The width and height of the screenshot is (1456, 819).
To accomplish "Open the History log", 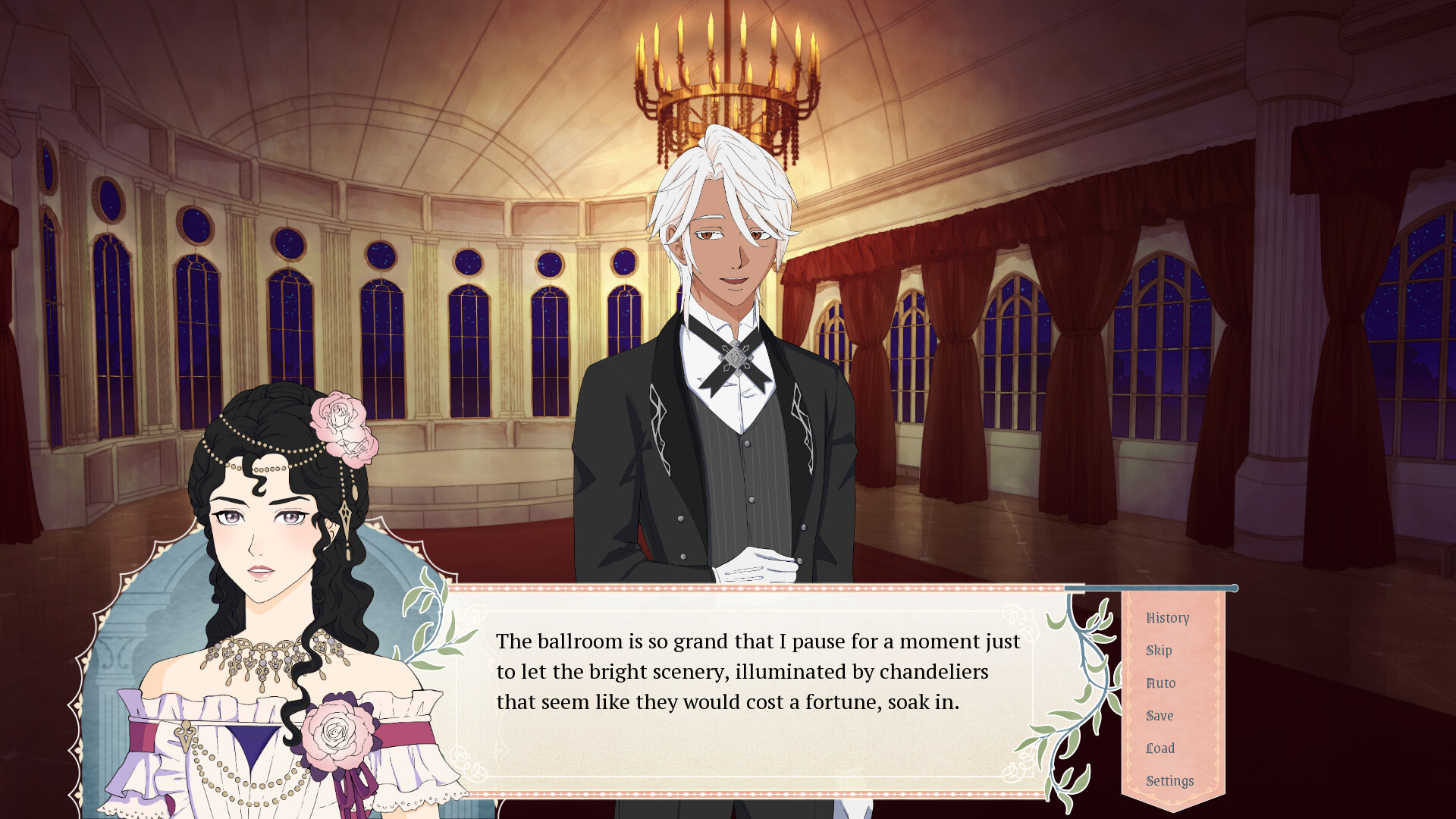I will point(1167,618).
